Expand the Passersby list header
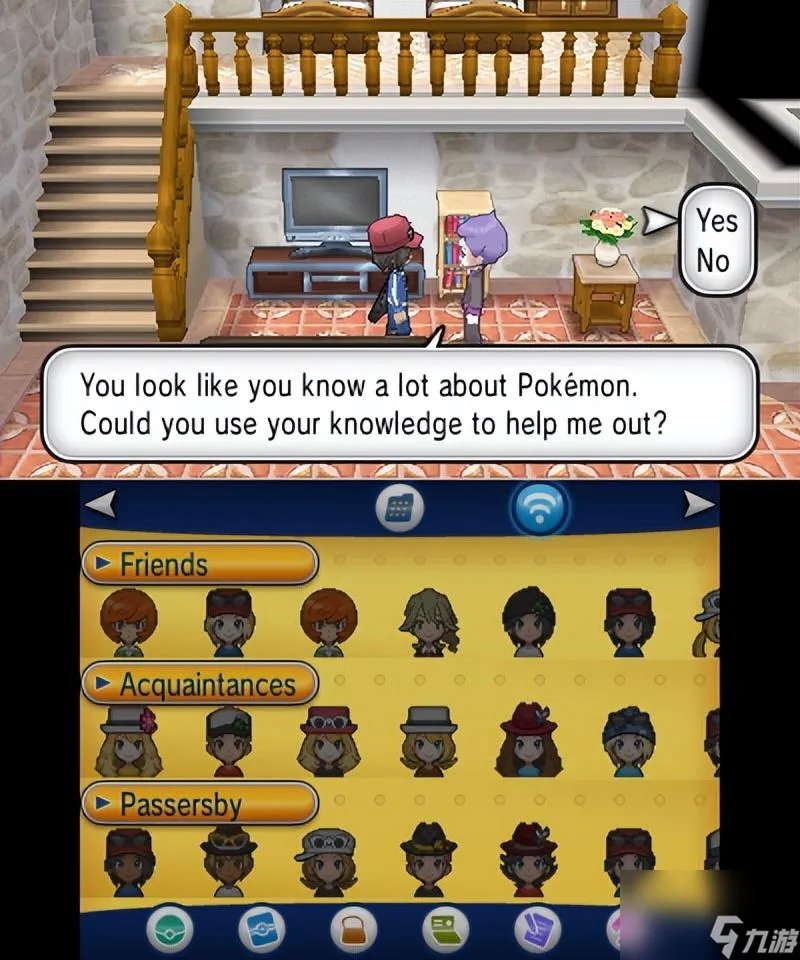The height and width of the screenshot is (960, 800). pyautogui.click(x=198, y=804)
